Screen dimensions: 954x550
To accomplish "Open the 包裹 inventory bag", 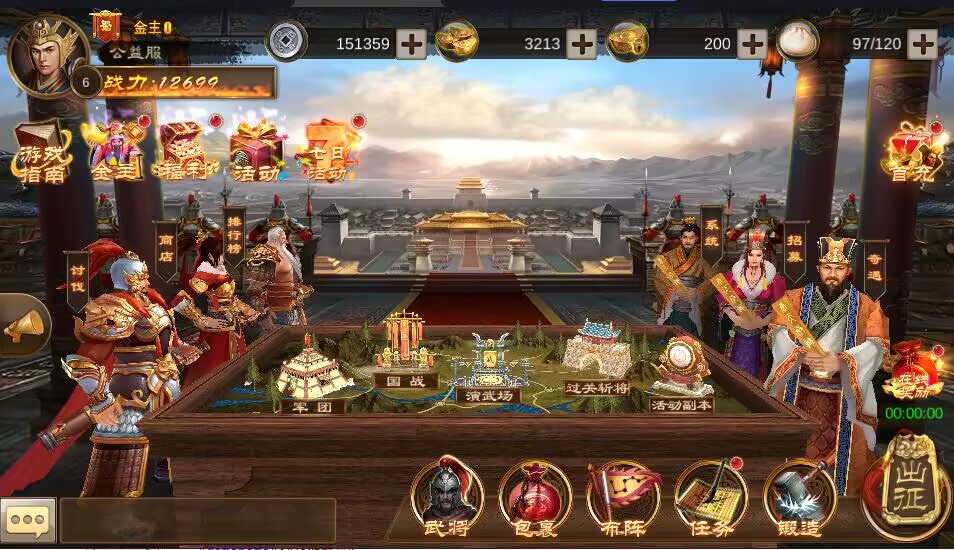I will coord(535,496).
